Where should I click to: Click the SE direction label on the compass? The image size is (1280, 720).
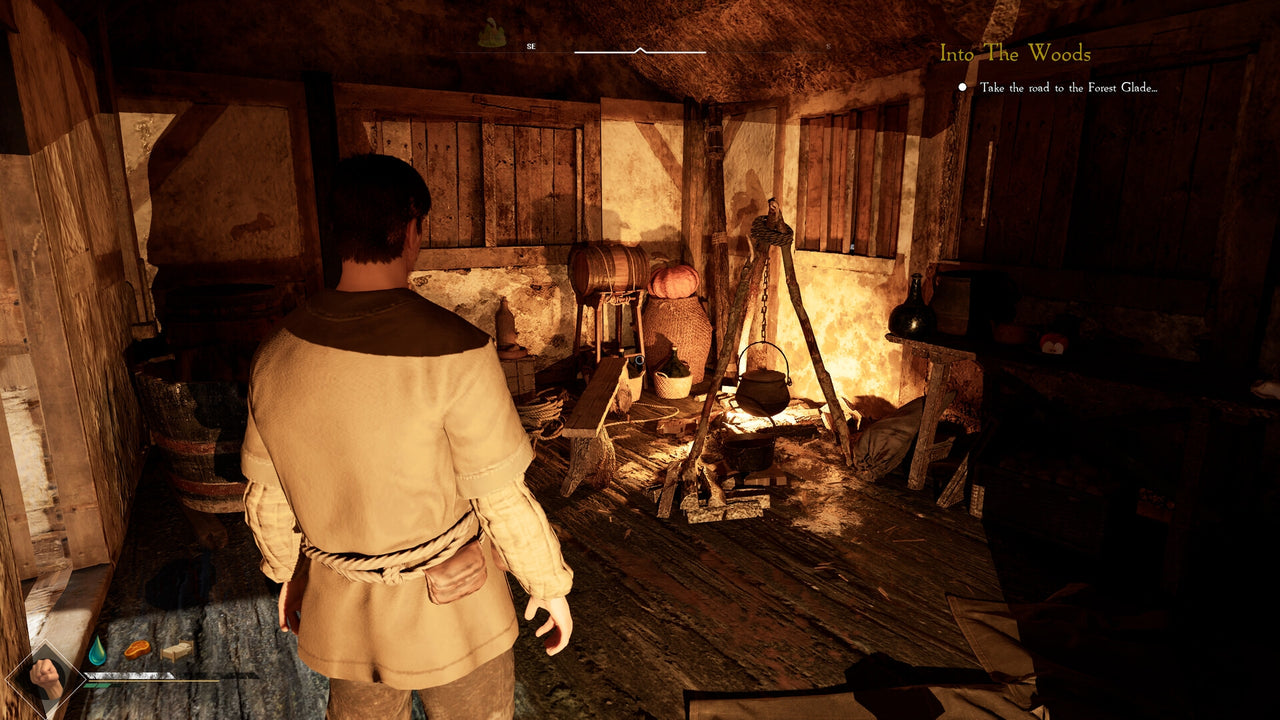pos(531,46)
